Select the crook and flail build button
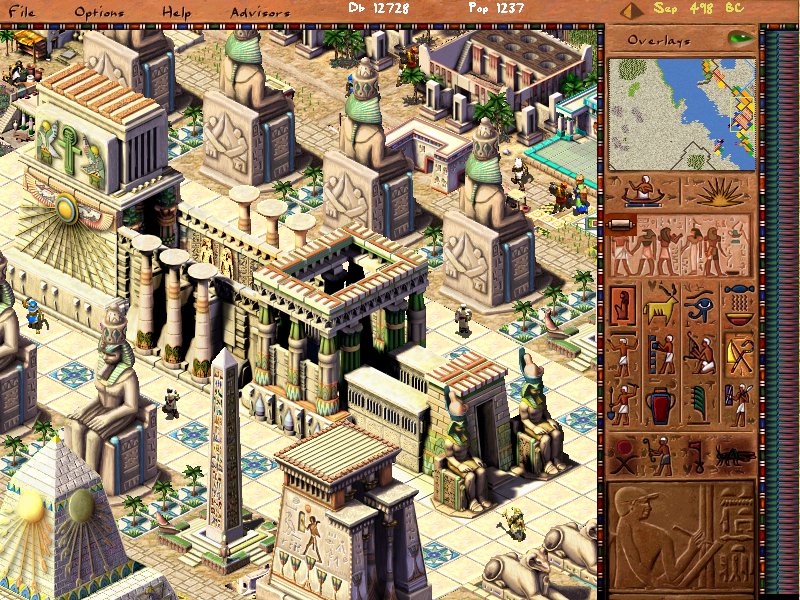The height and width of the screenshot is (600, 800). [x=739, y=355]
